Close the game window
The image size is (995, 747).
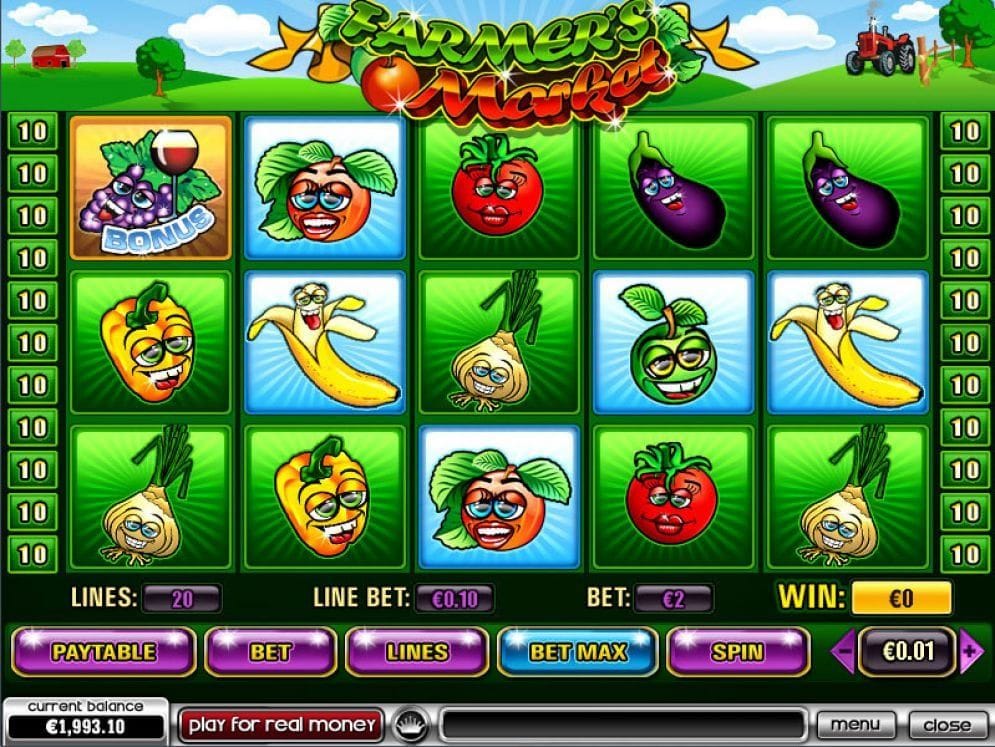pos(946,724)
